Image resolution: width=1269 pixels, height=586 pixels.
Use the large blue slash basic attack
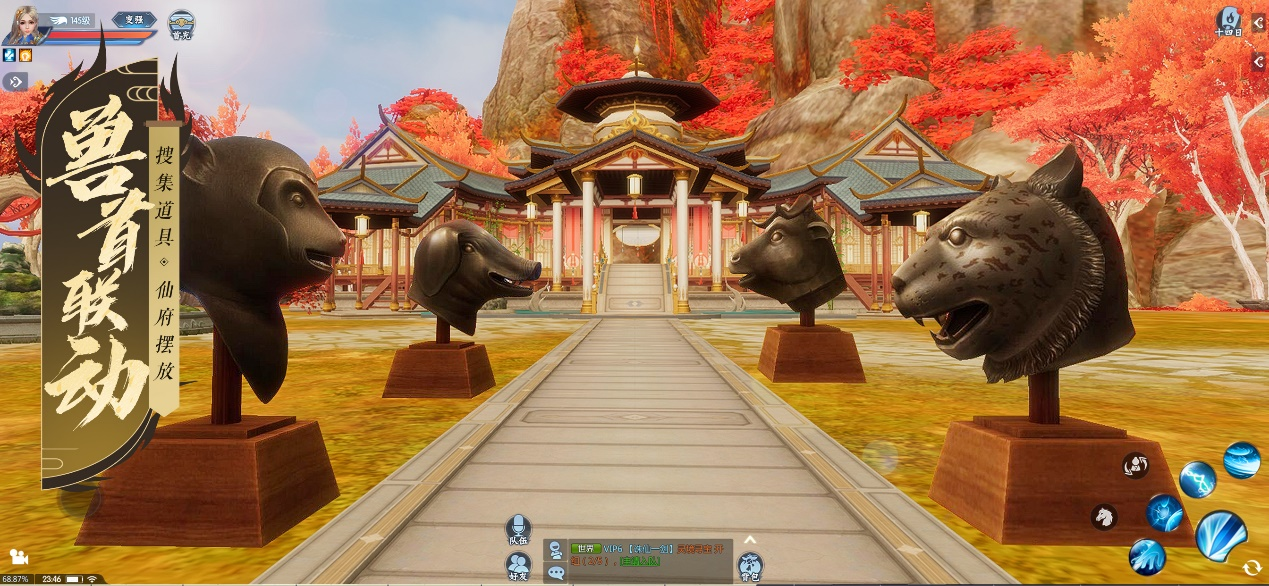tap(1220, 534)
